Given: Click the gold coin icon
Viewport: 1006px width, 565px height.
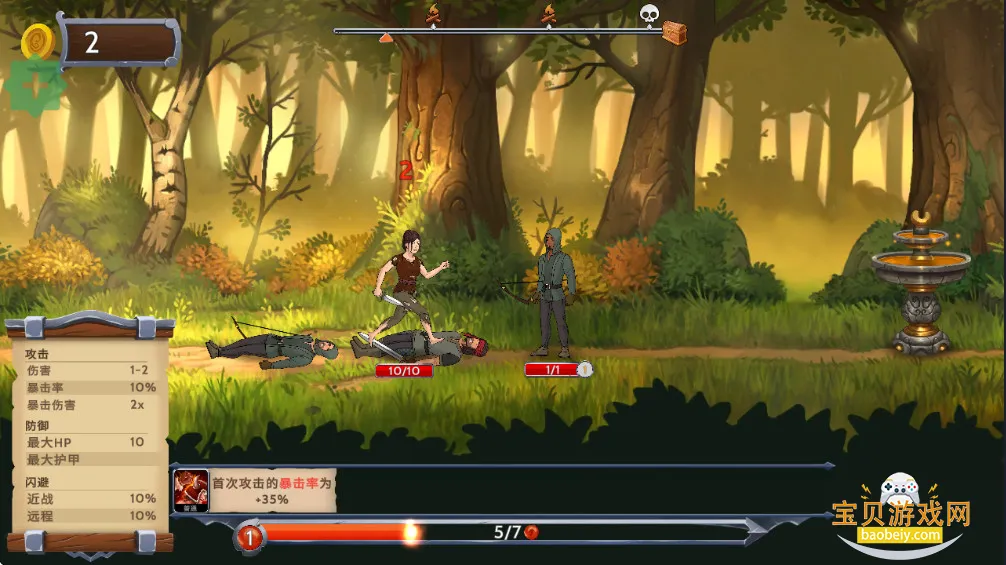Looking at the screenshot, I should pyautogui.click(x=37, y=42).
